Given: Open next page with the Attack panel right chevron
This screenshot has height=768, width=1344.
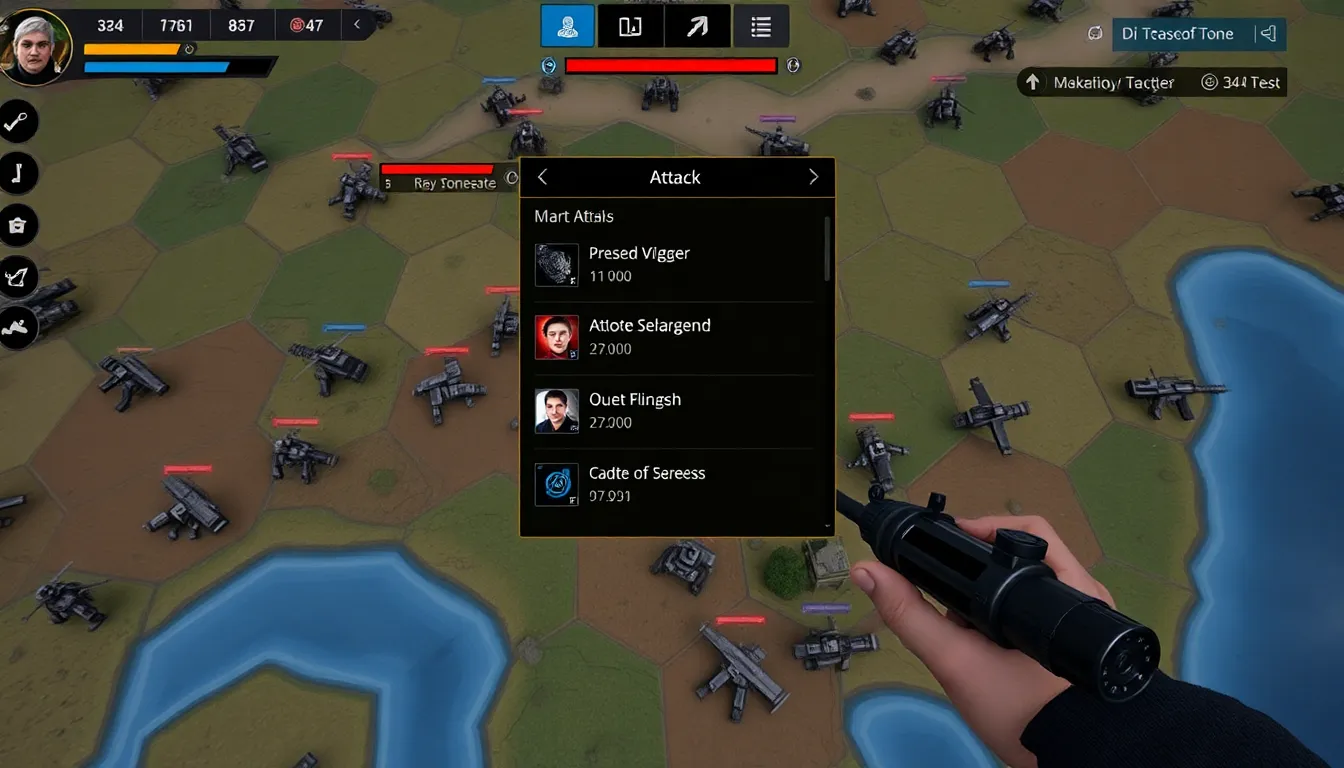Looking at the screenshot, I should [815, 176].
